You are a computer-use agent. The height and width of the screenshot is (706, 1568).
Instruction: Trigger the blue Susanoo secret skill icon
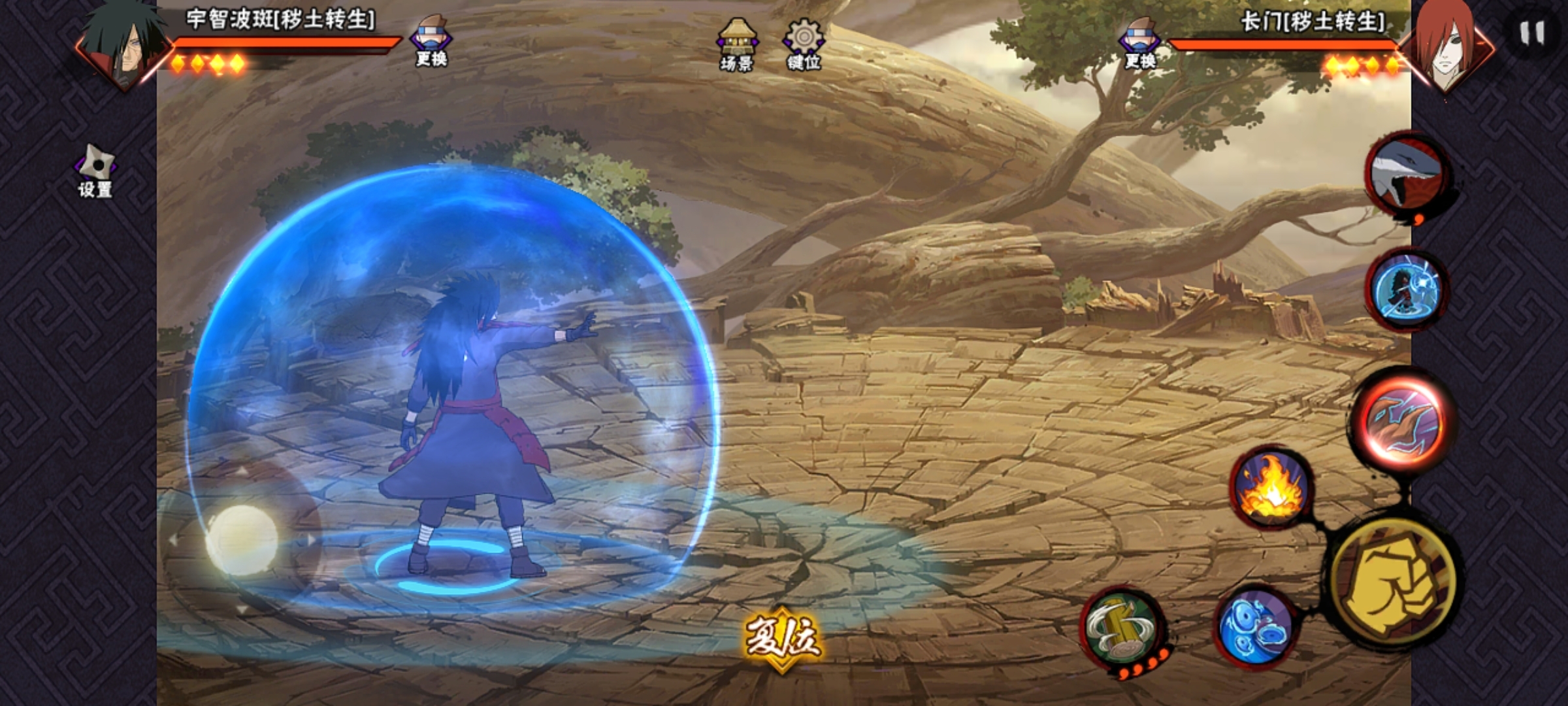[x=1407, y=288]
